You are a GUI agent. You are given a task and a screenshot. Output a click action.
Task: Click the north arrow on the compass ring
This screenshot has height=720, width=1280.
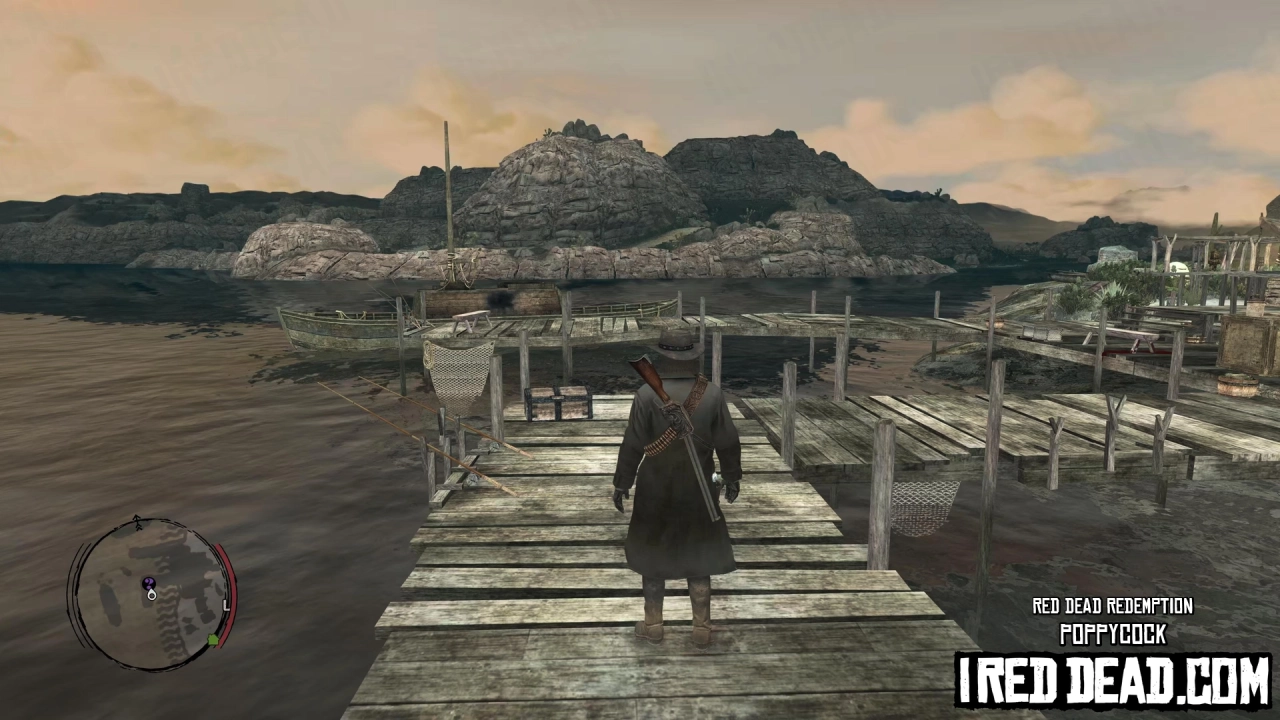(x=136, y=521)
